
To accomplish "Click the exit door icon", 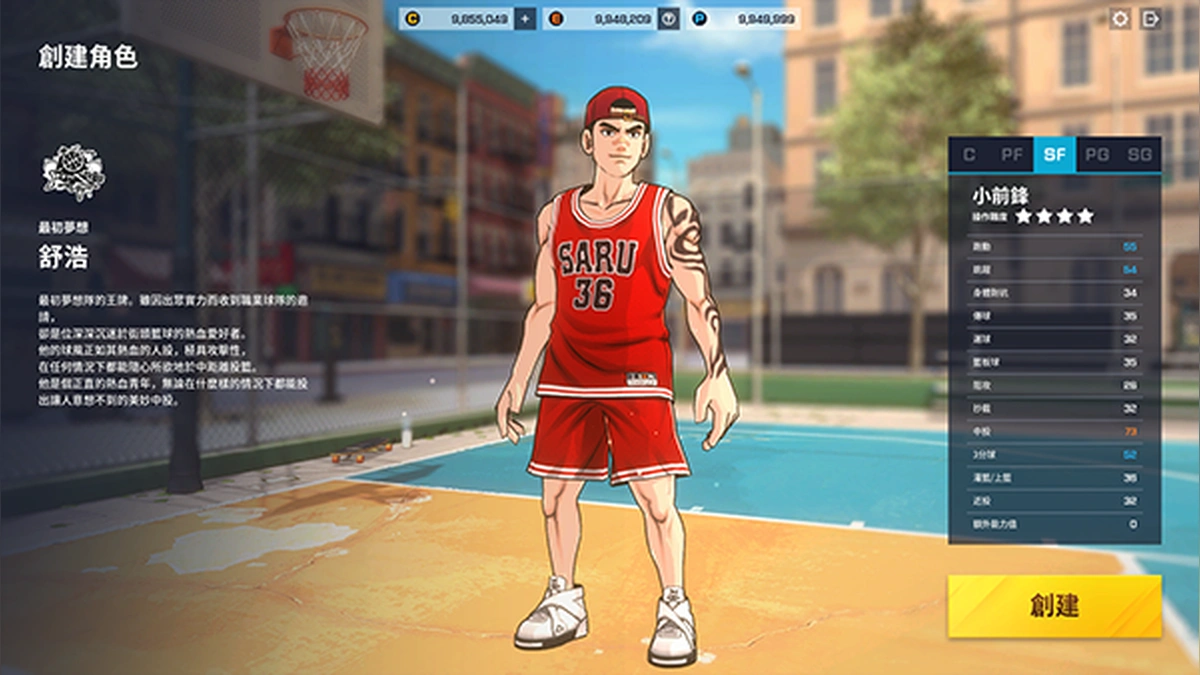I will pyautogui.click(x=1151, y=19).
